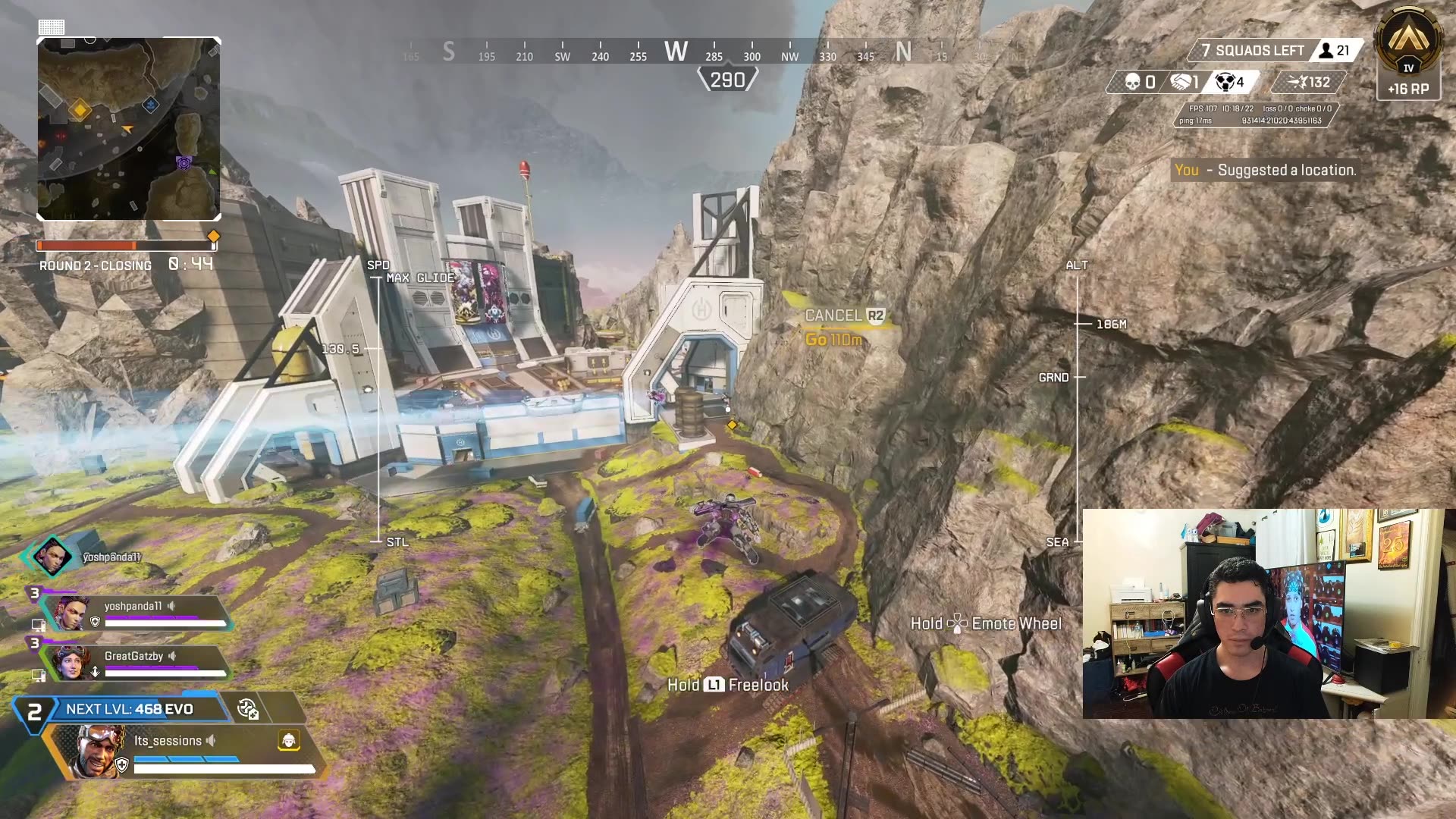Screen dimensions: 1456x819
Task: Click the Evo upgrade icon beside the level bar
Action: point(248,710)
